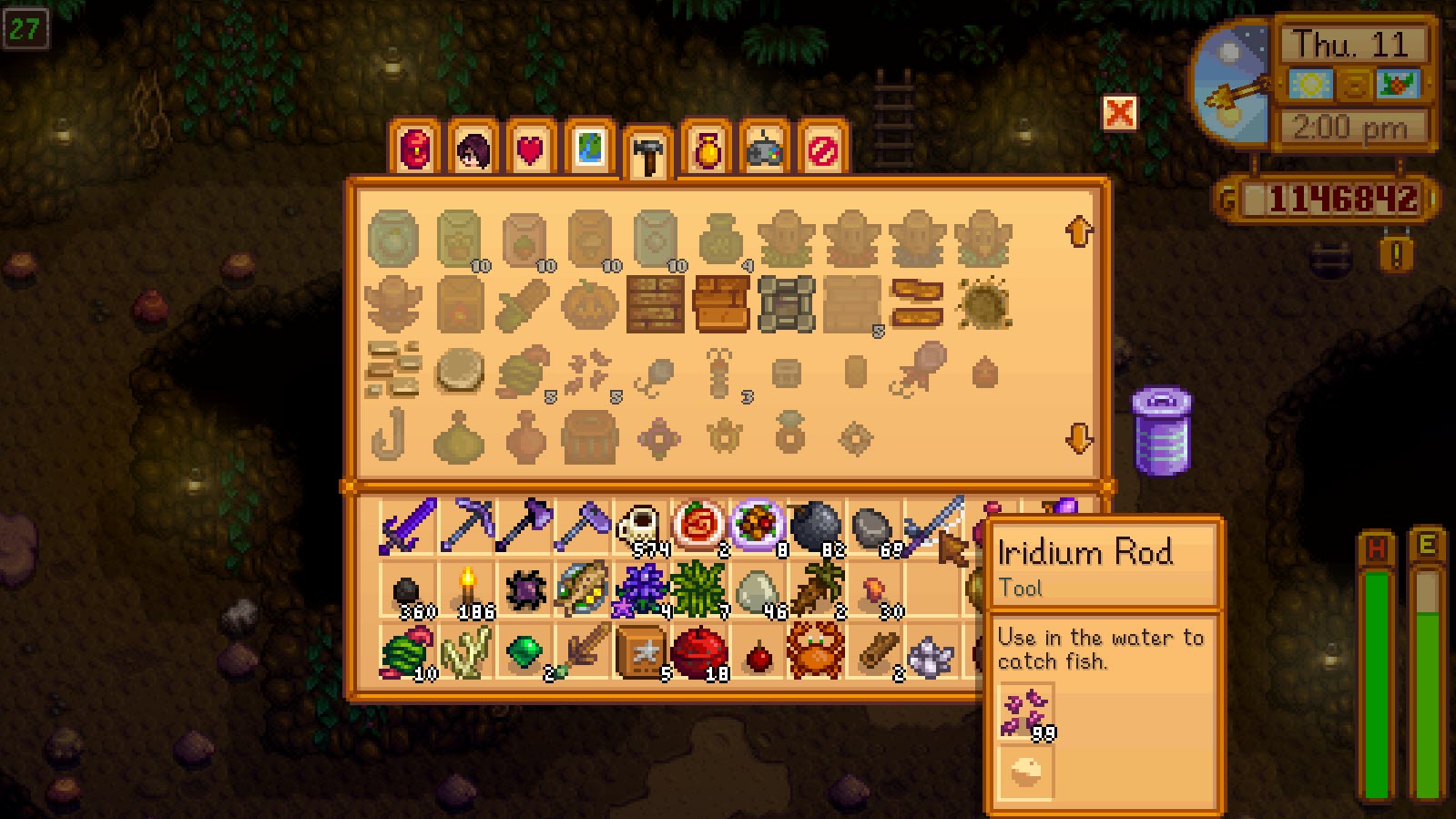Select the Galaxy Sword in inventory

(407, 527)
